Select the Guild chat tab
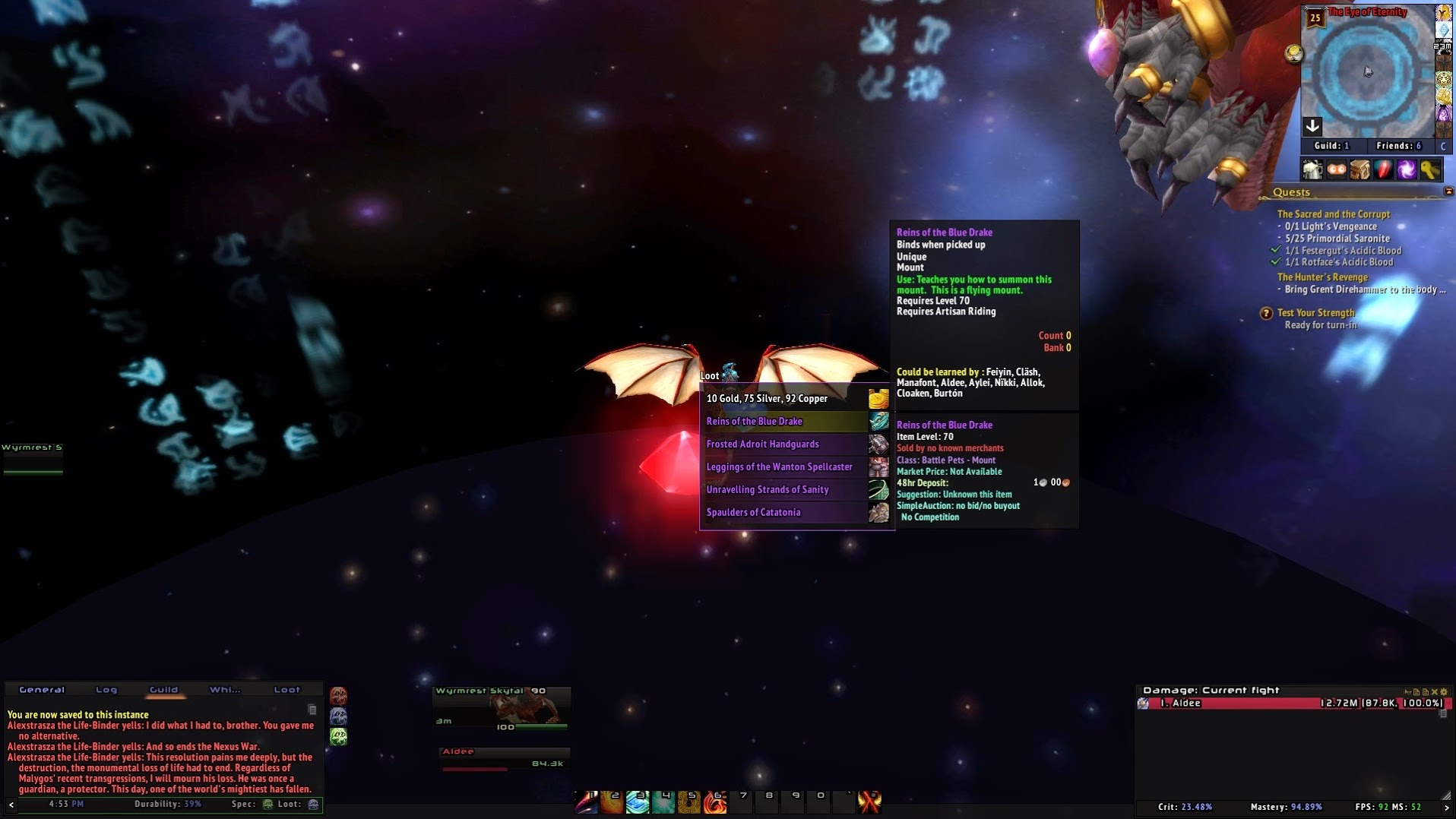The height and width of the screenshot is (819, 1456). (x=163, y=690)
